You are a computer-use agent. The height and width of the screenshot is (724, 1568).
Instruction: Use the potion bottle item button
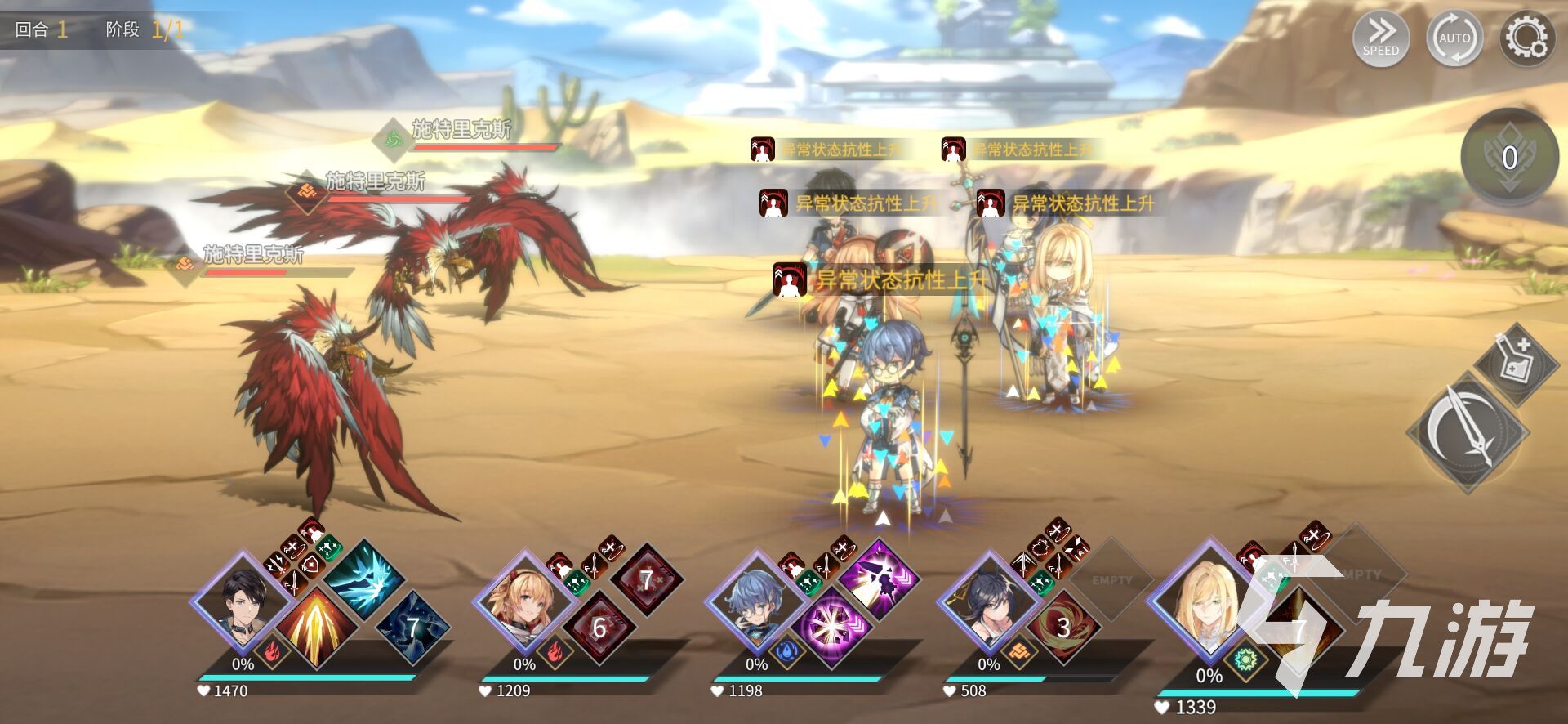1517,360
